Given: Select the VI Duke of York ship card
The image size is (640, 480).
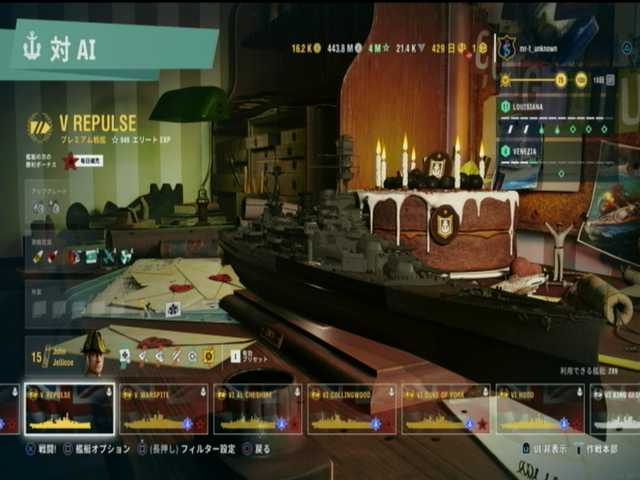Looking at the screenshot, I should pos(446,410).
